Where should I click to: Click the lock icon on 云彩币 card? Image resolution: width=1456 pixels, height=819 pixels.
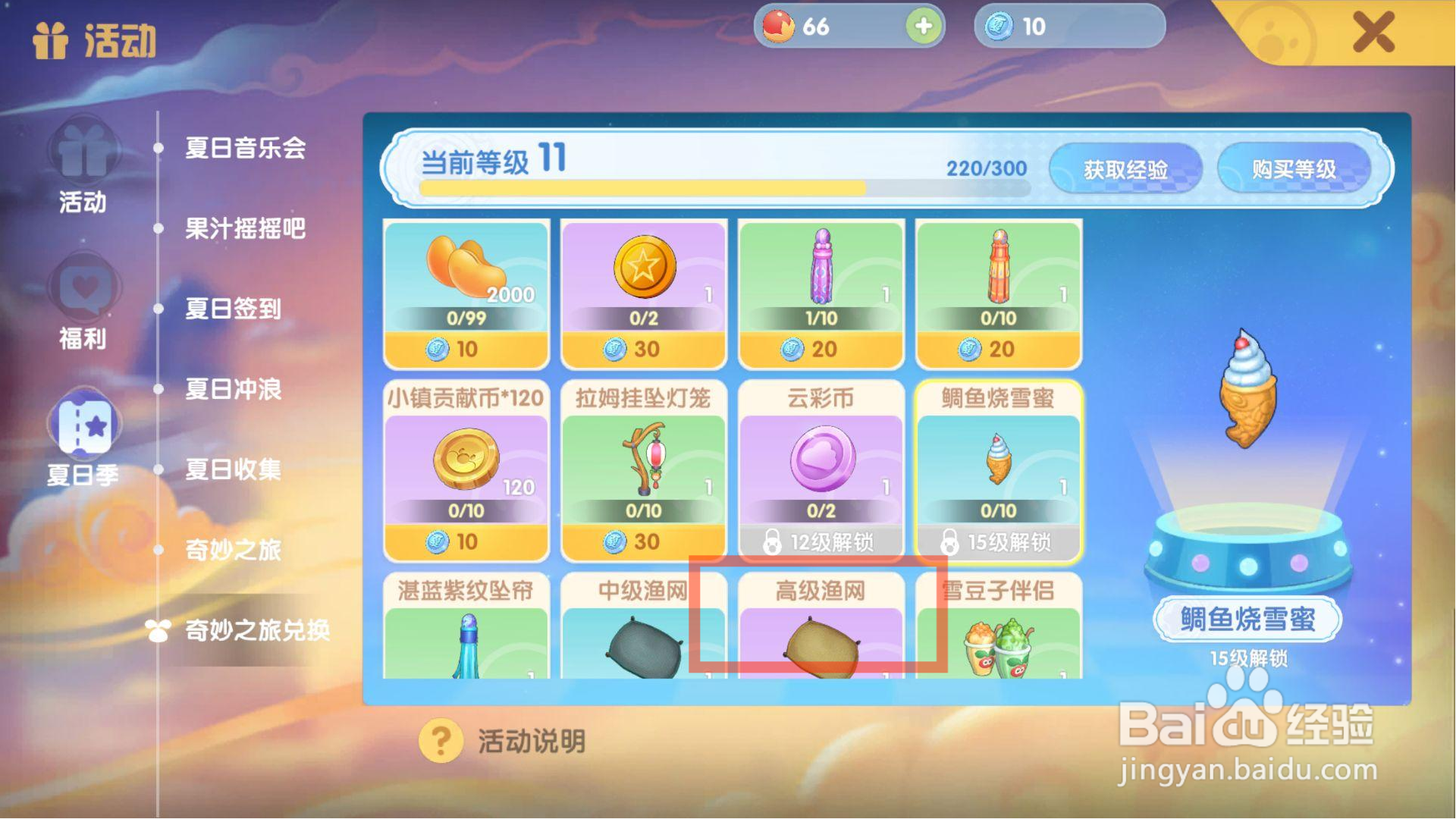pyautogui.click(x=773, y=541)
